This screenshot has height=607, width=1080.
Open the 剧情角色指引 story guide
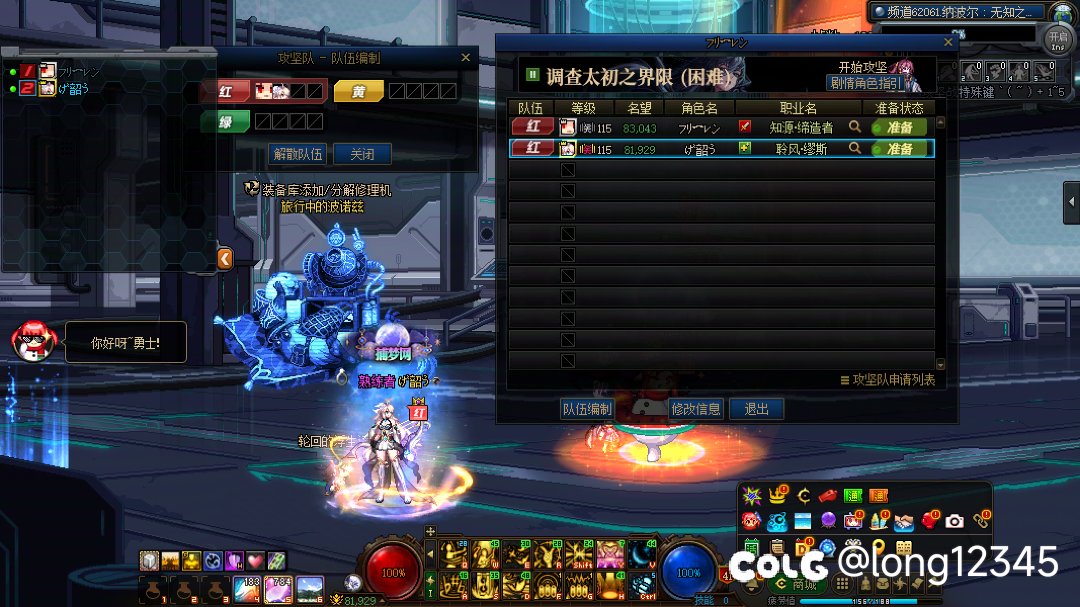point(865,83)
